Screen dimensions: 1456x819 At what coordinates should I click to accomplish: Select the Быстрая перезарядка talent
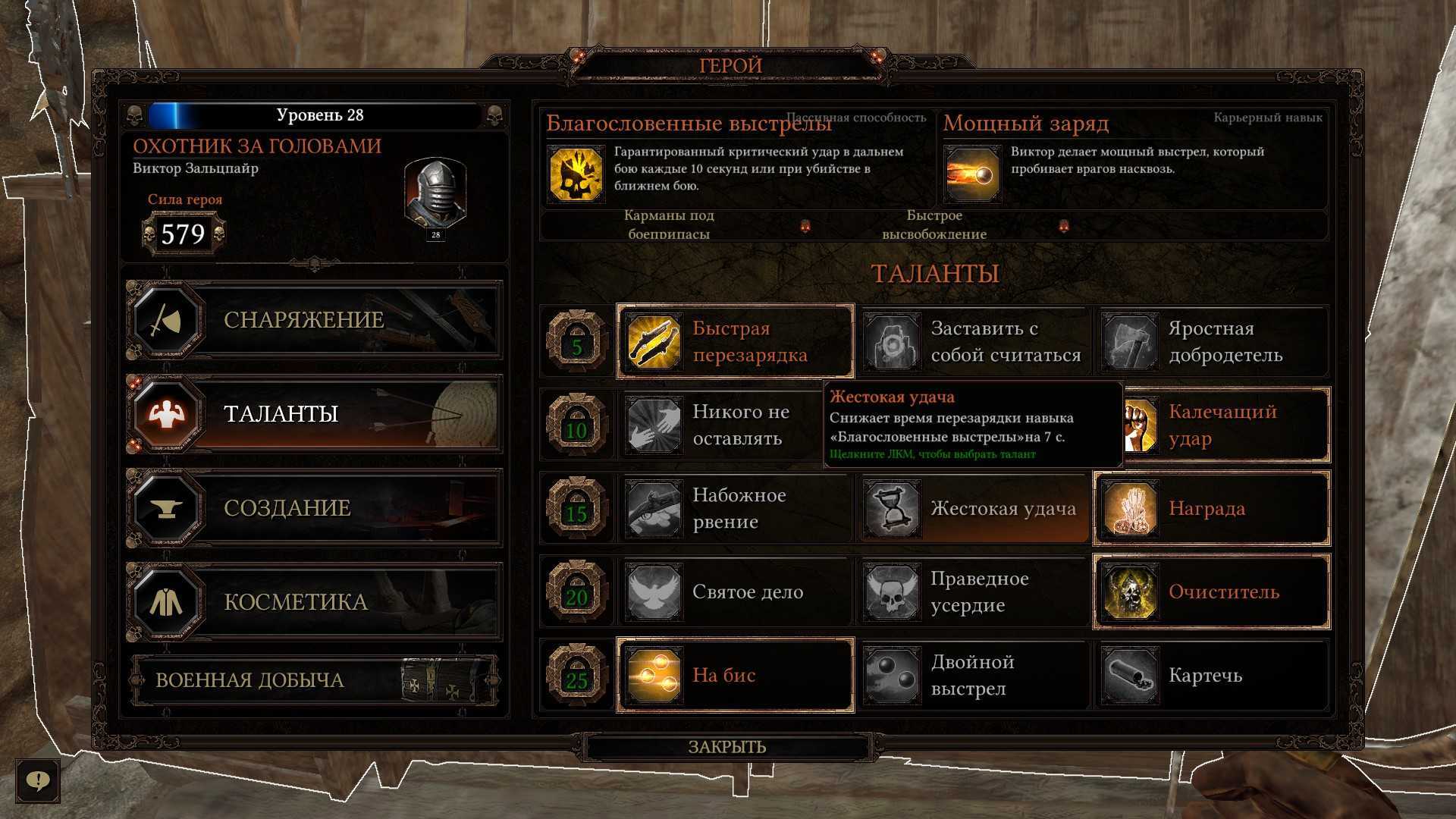[735, 342]
